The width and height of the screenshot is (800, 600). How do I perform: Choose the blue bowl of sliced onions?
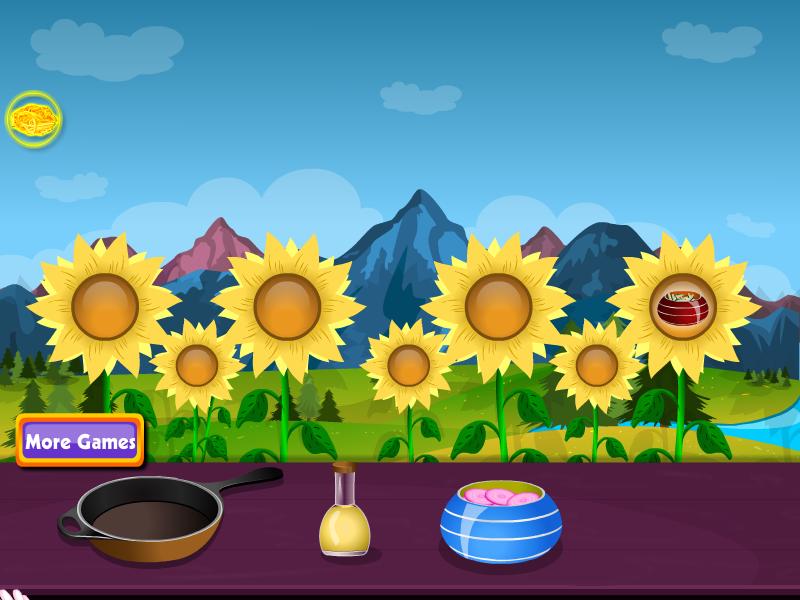point(500,520)
